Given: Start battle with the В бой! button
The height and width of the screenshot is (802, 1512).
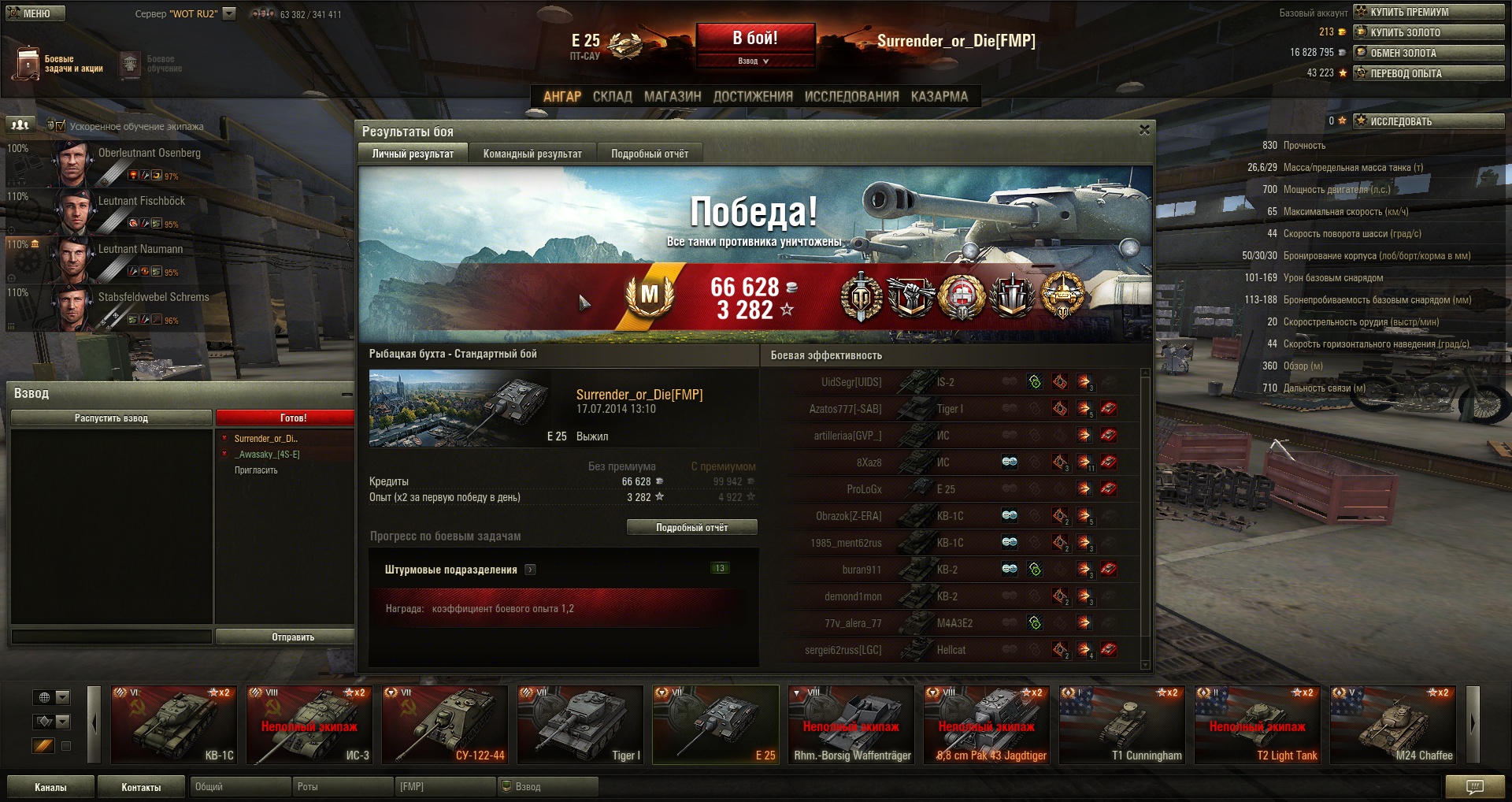Looking at the screenshot, I should point(754,38).
